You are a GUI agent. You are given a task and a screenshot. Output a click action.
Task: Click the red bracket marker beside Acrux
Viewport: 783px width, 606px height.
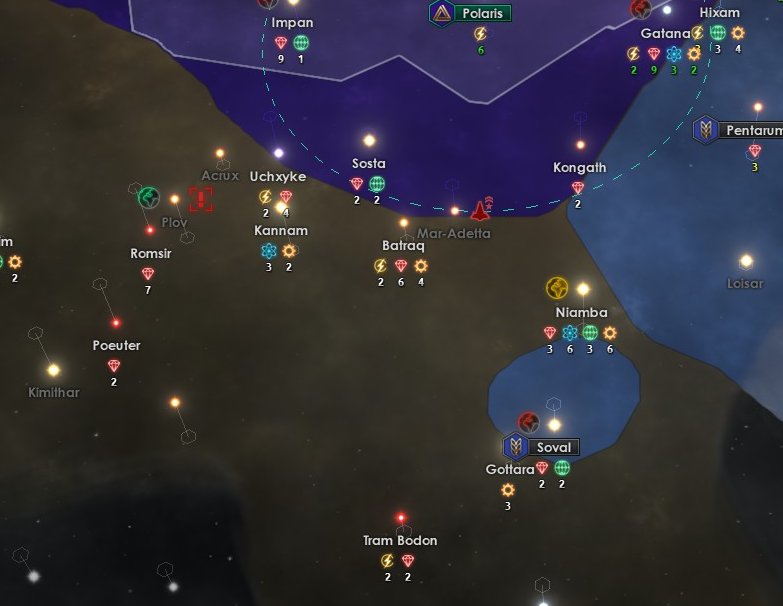[x=202, y=198]
